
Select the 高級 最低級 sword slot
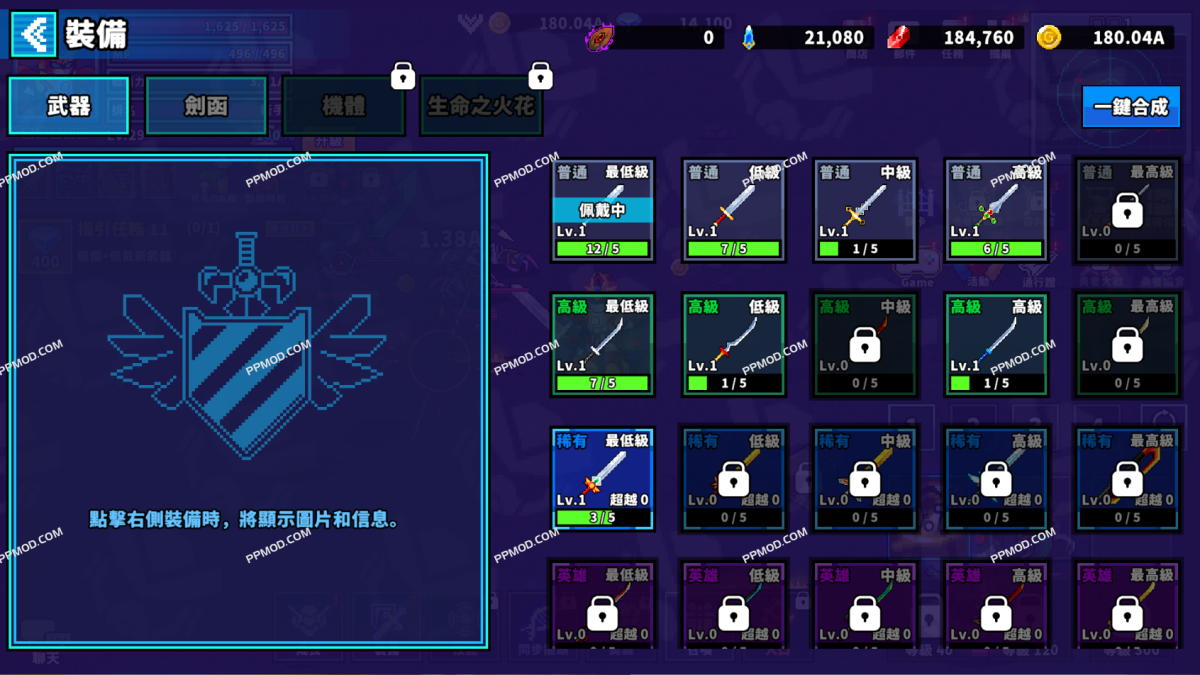603,344
